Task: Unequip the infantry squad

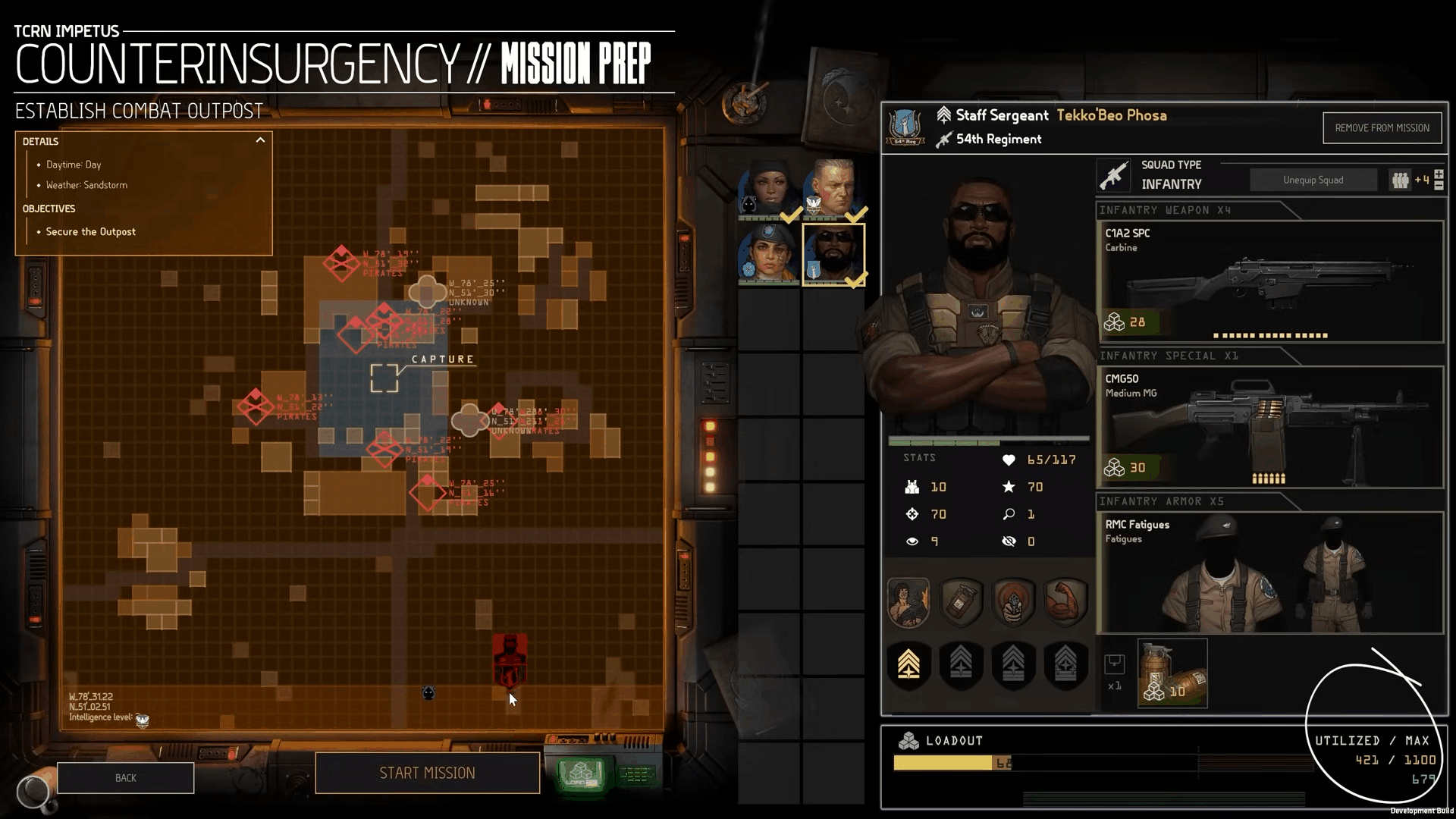Action: point(1313,180)
